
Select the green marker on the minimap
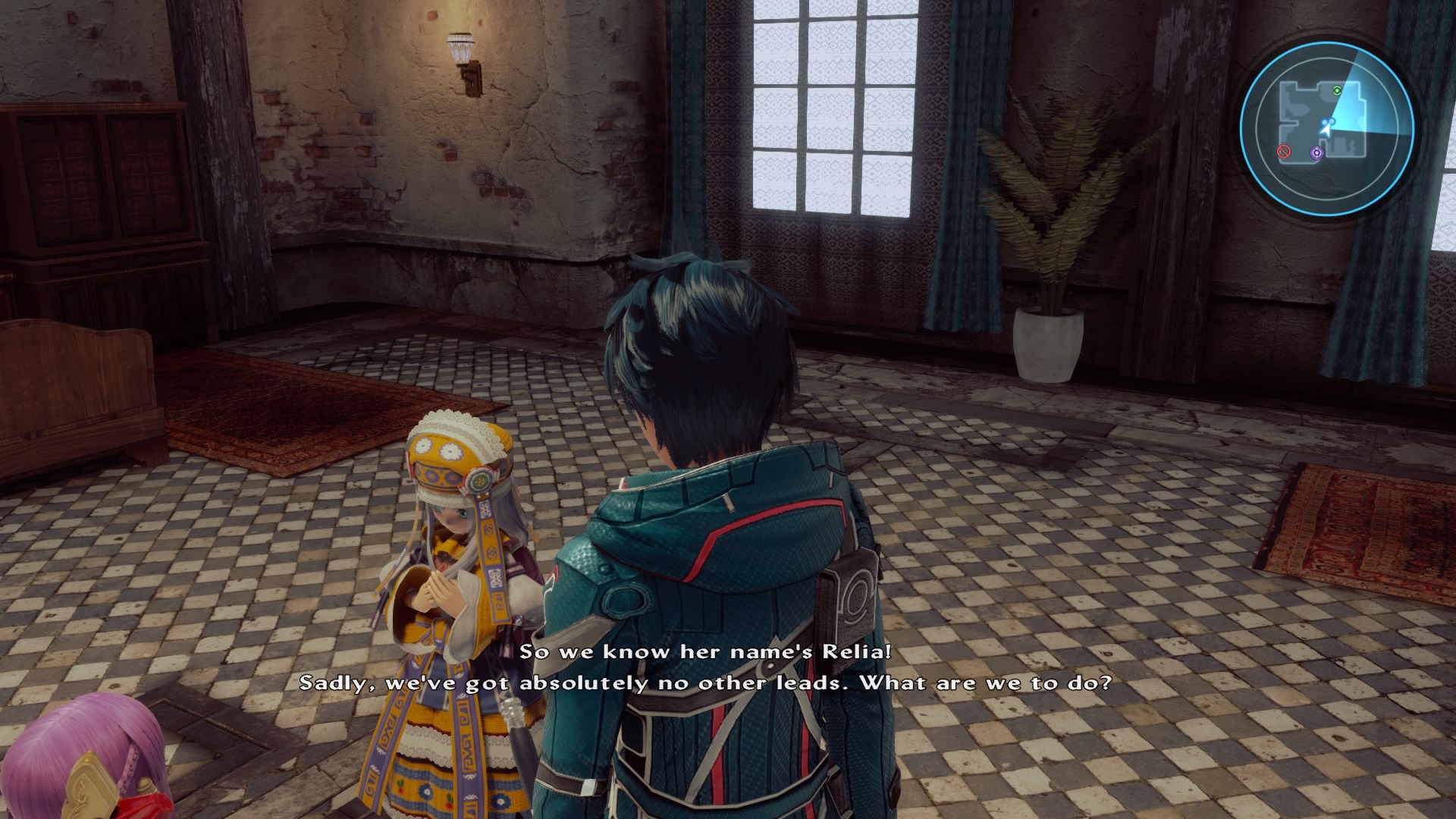[x=1337, y=90]
